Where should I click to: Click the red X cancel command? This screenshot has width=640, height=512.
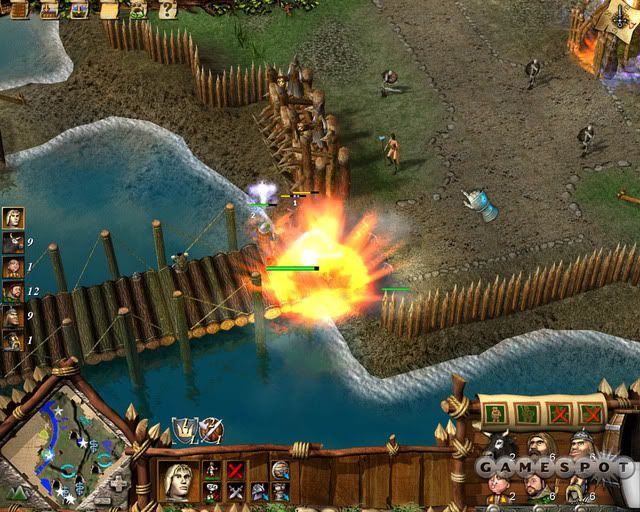(x=236, y=470)
